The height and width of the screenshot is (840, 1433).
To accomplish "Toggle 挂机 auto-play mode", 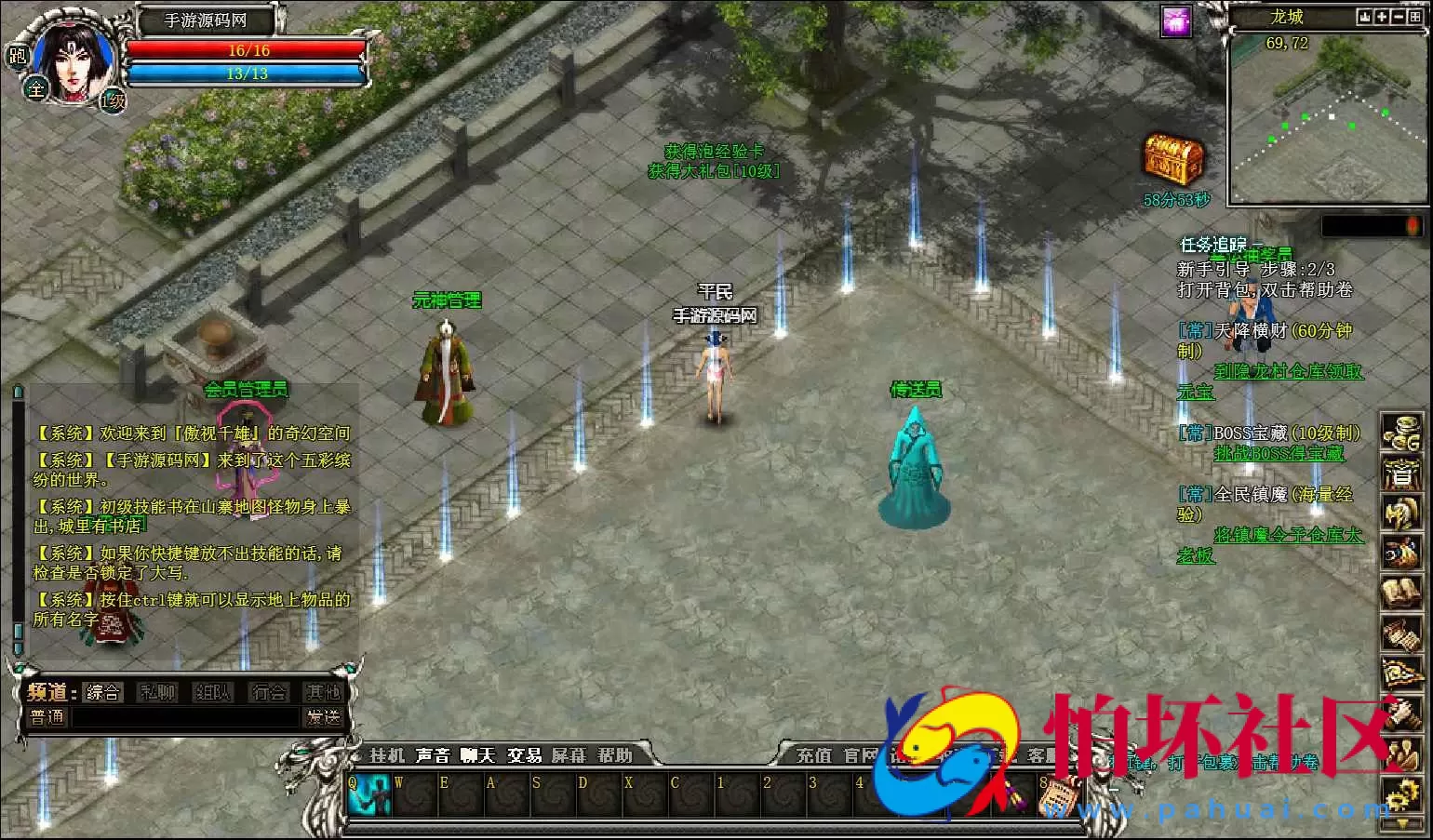I will click(x=387, y=755).
